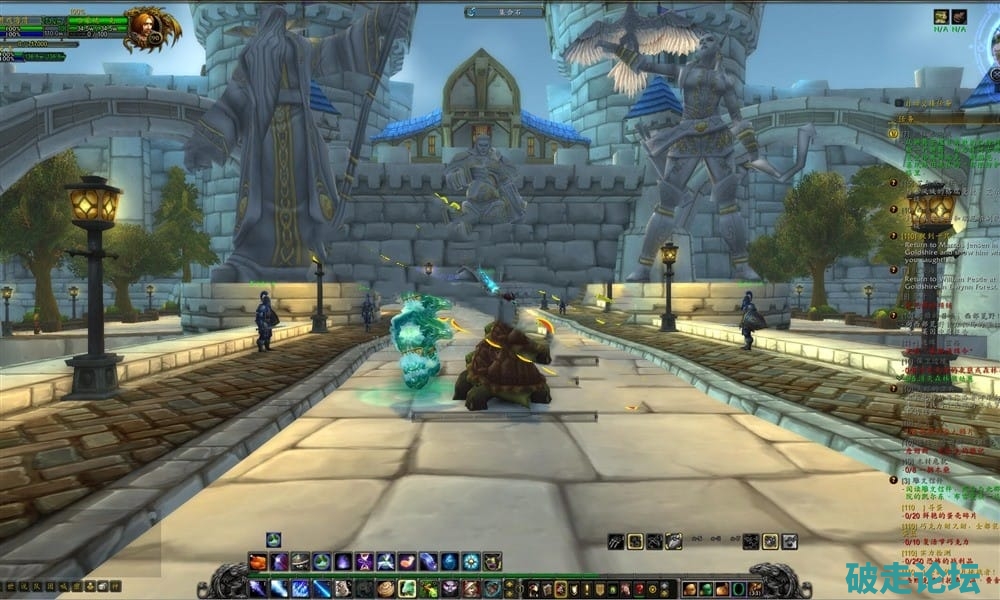This screenshot has width=1000, height=600.
Task: Activate the blue egg-shaped ability icon
Action: (450, 562)
